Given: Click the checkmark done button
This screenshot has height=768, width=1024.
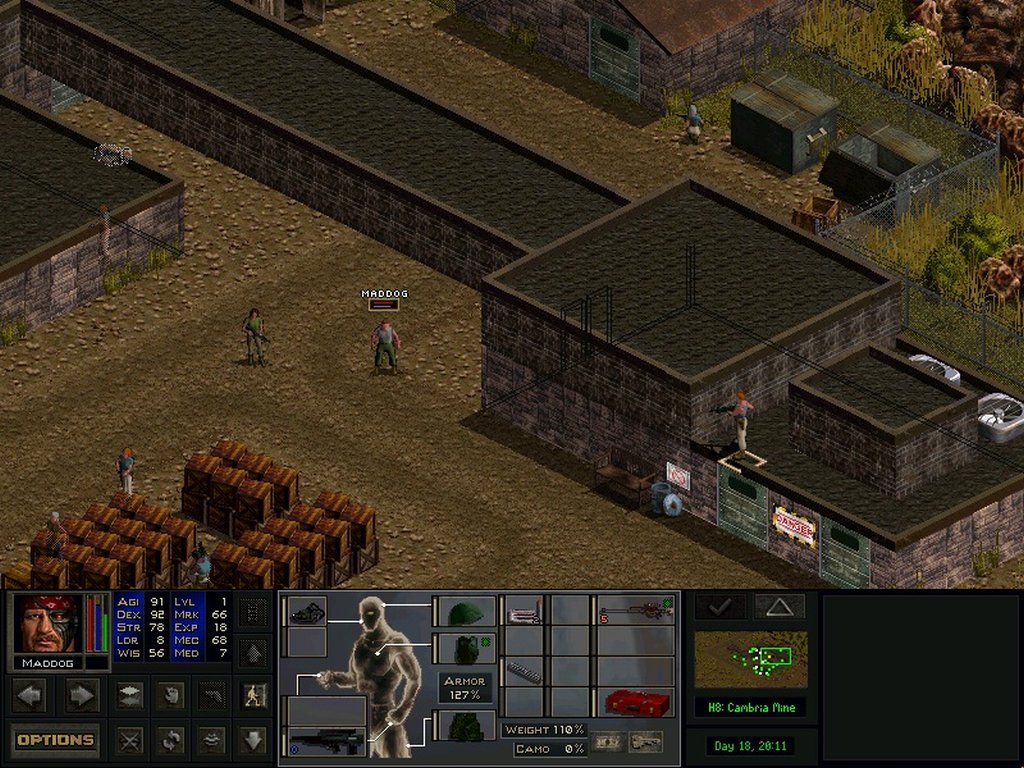Looking at the screenshot, I should click(720, 606).
